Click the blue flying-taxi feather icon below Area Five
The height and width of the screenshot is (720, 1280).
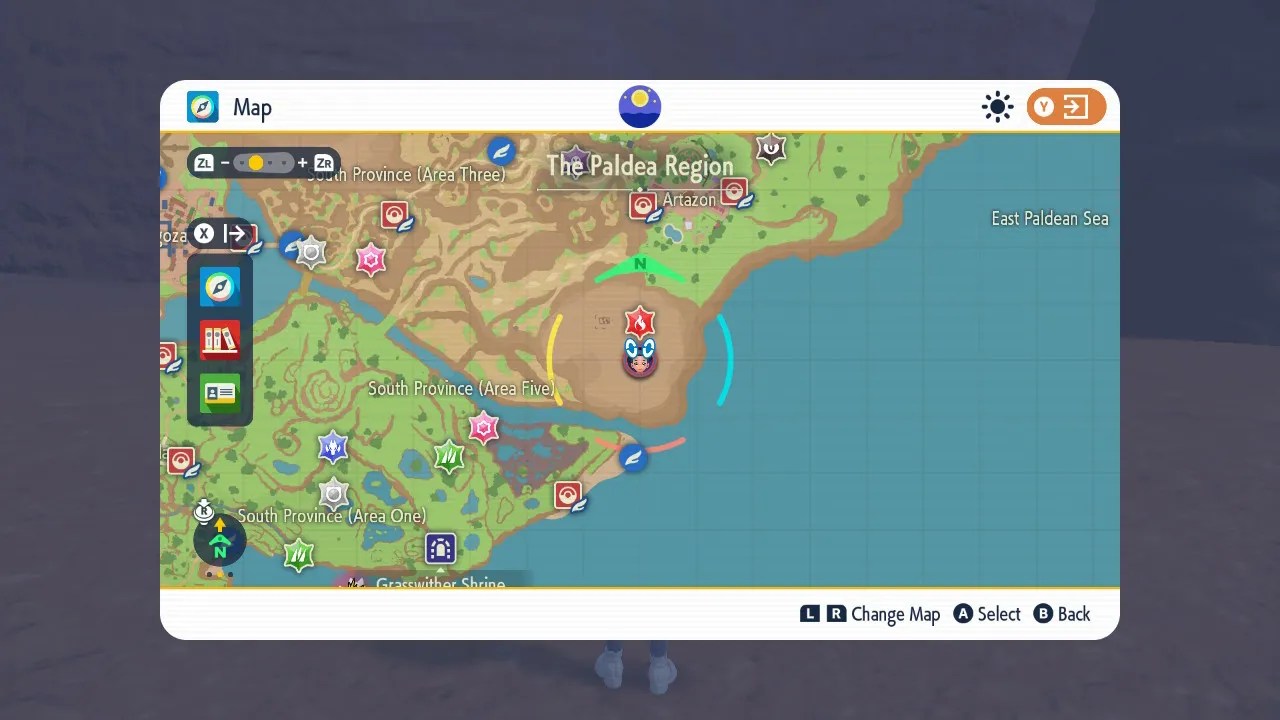tap(633, 457)
